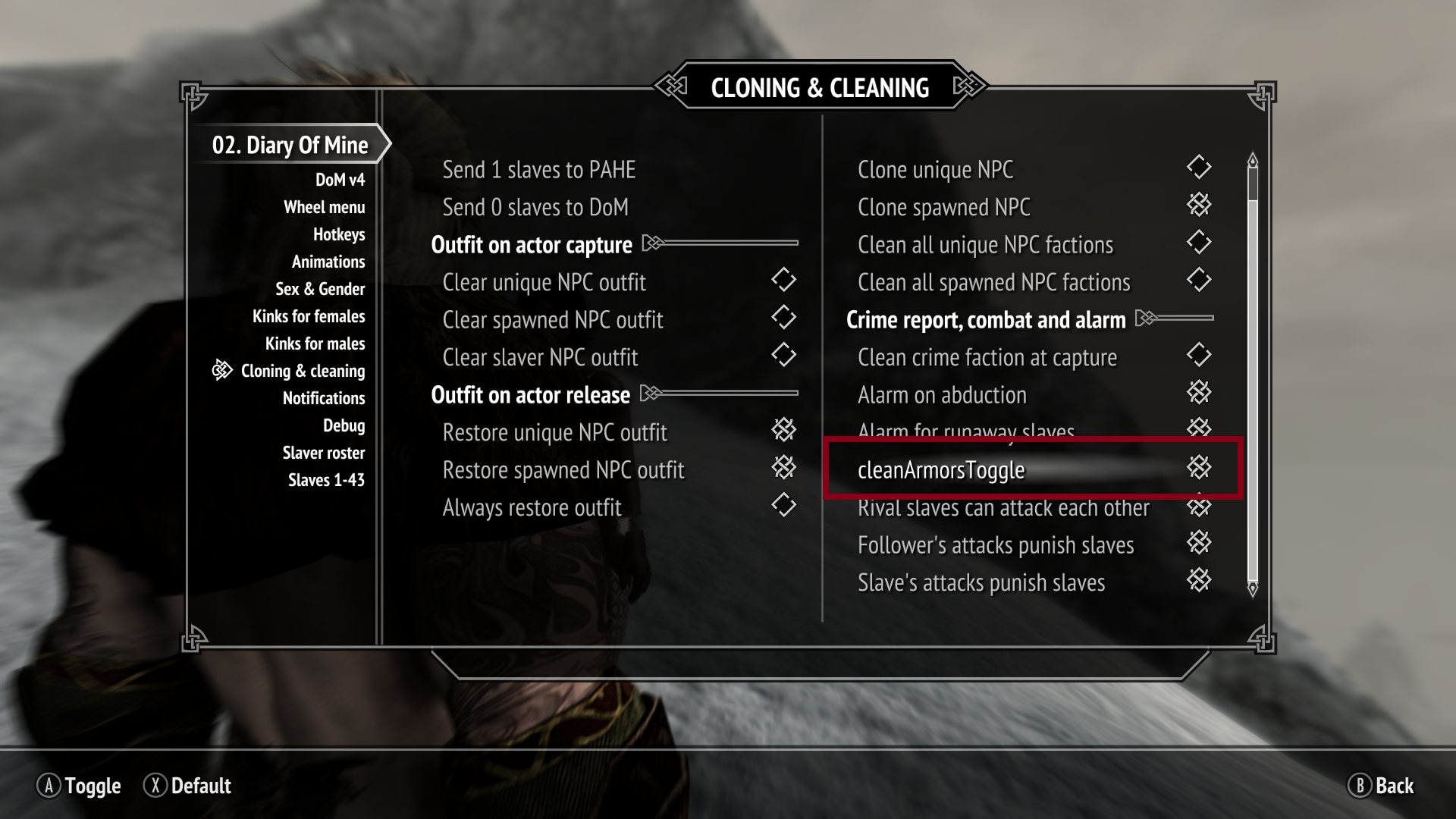Select the Kinks for females page
The width and height of the screenshot is (1456, 819).
coord(310,316)
